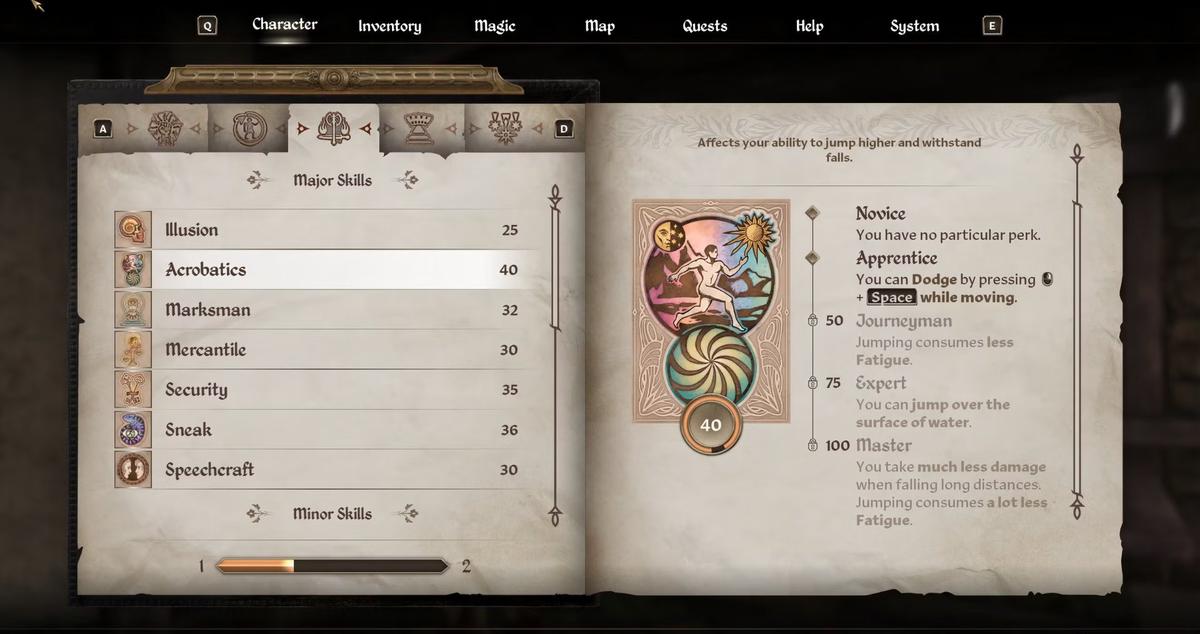1200x634 pixels.
Task: Open the Help section
Action: click(809, 26)
